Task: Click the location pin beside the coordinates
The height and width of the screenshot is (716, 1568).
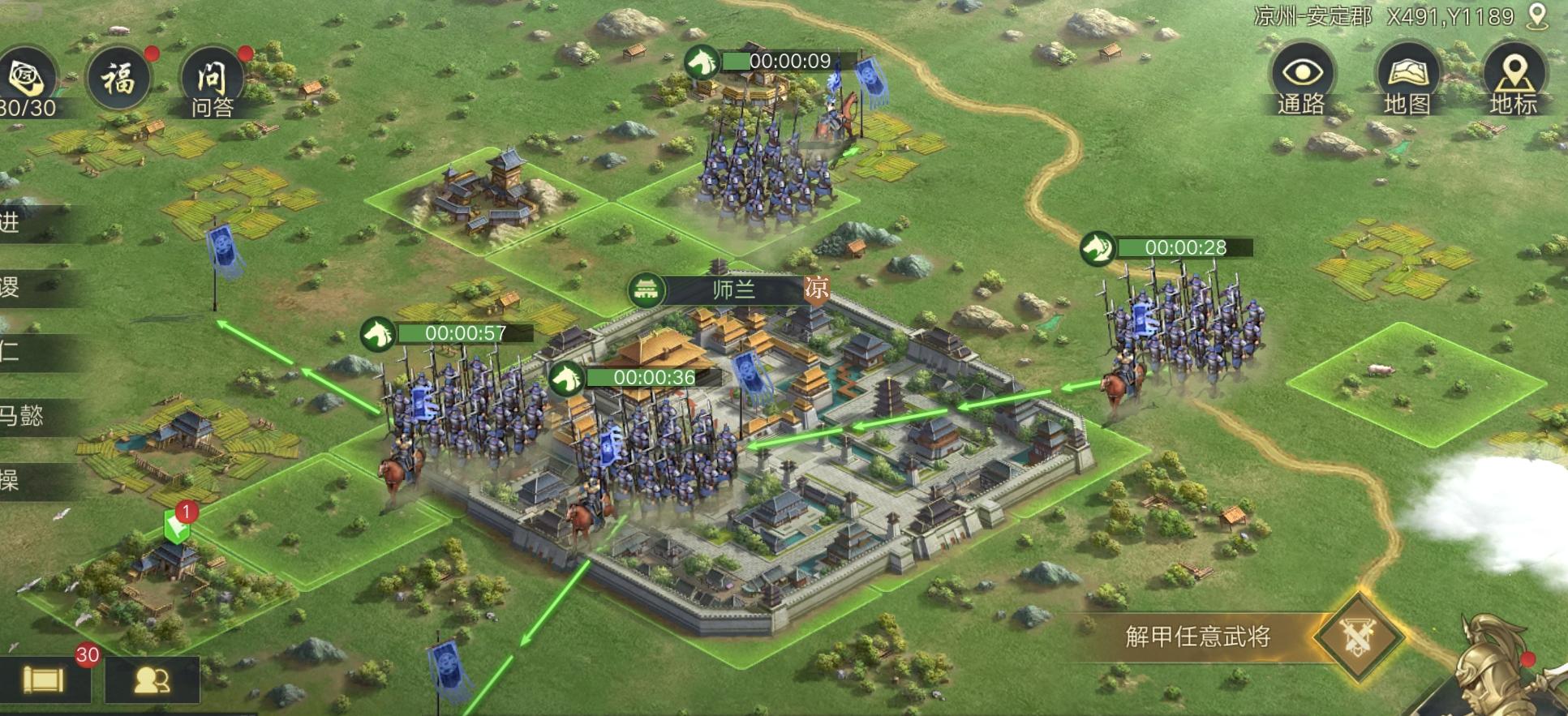Action: click(x=1536, y=17)
